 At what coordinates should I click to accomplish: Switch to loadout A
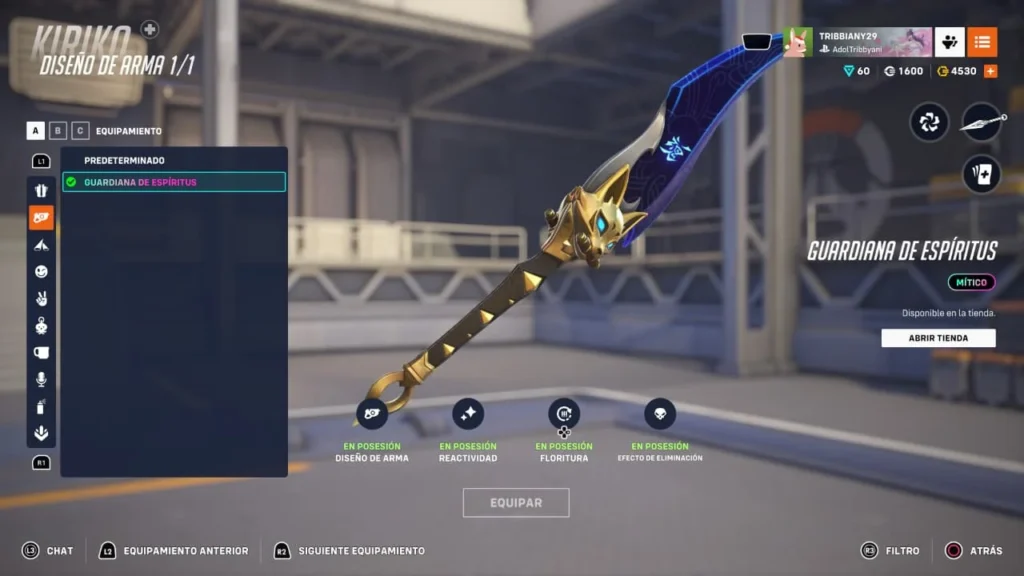pyautogui.click(x=36, y=131)
